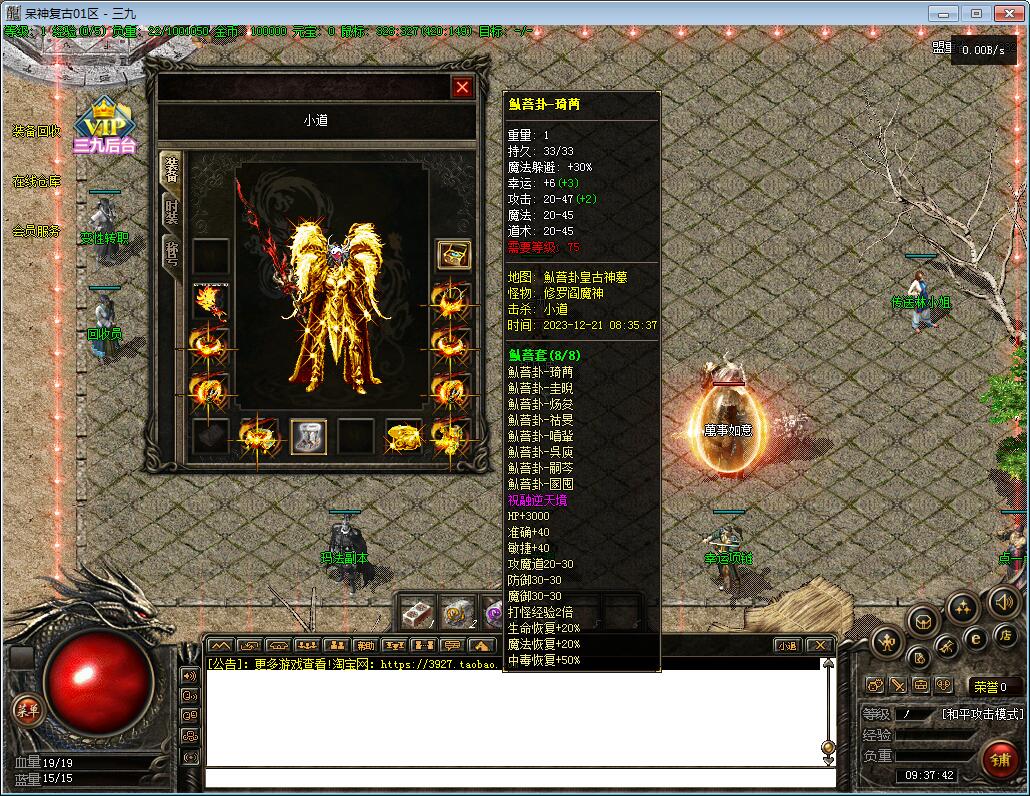Screen dimensions: 1030x796
Task: Select the equipped boots slot
Action: click(x=308, y=437)
